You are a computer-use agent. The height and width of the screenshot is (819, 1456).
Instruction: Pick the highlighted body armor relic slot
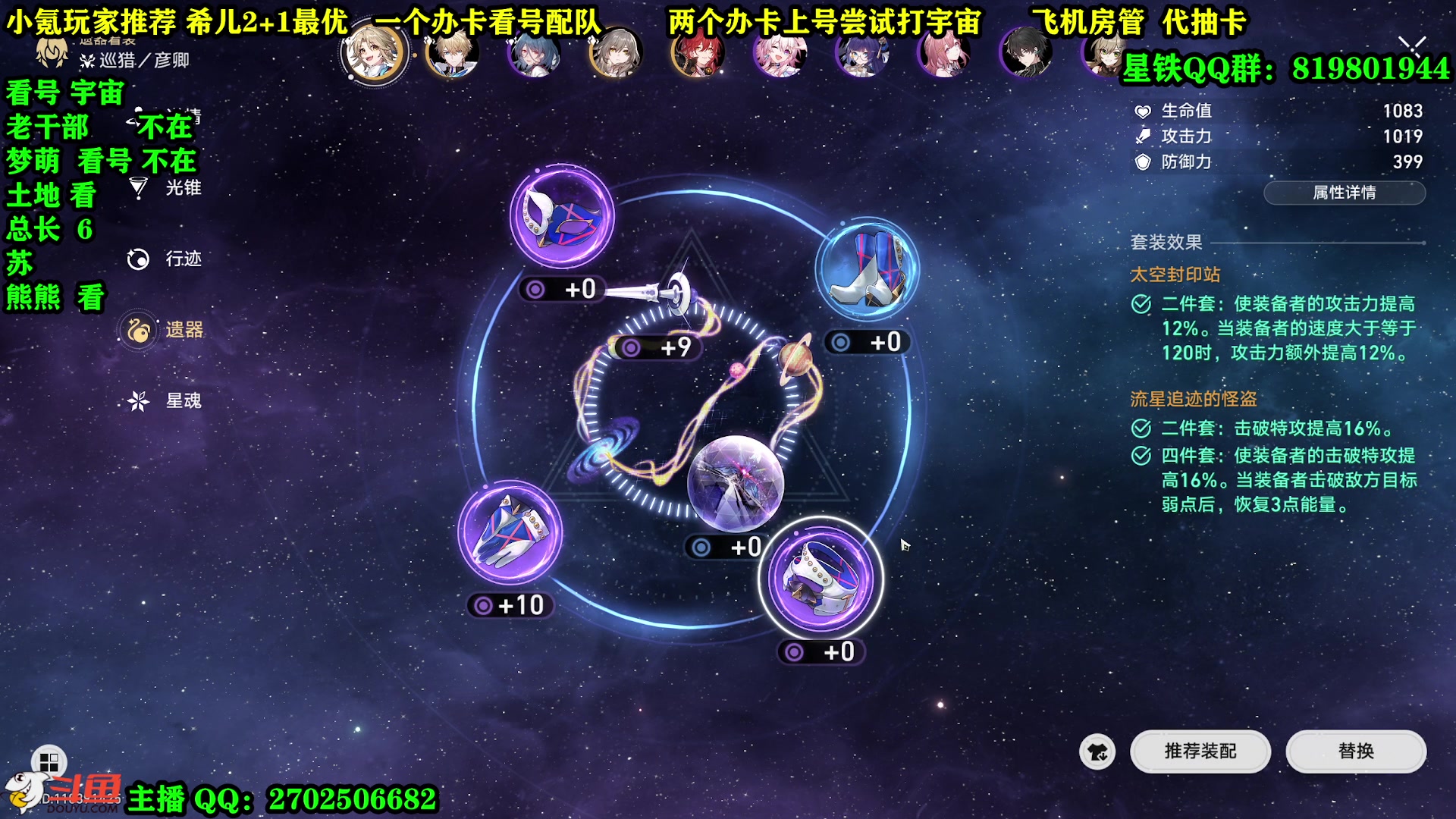pyautogui.click(x=821, y=579)
